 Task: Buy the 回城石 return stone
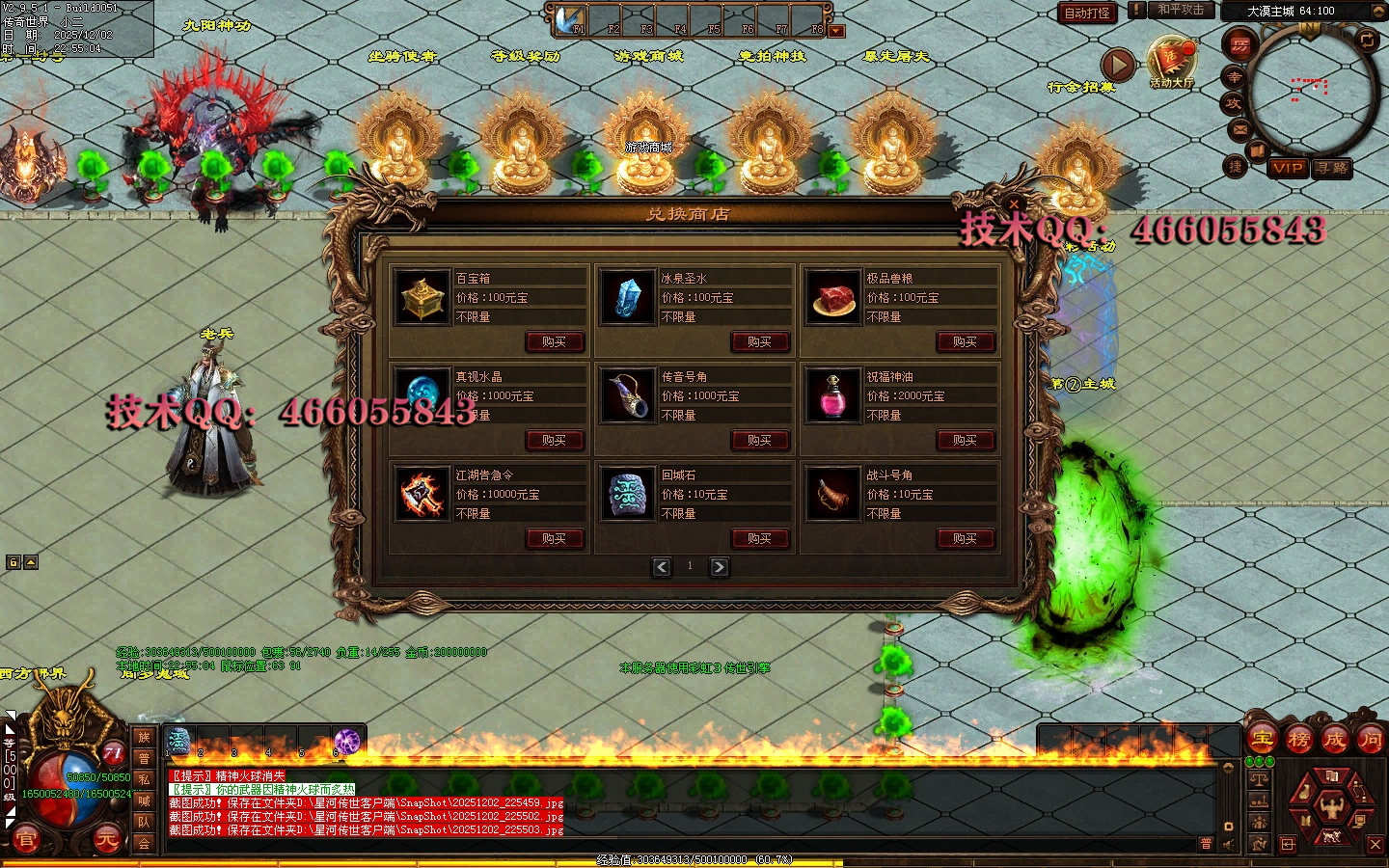pos(760,538)
